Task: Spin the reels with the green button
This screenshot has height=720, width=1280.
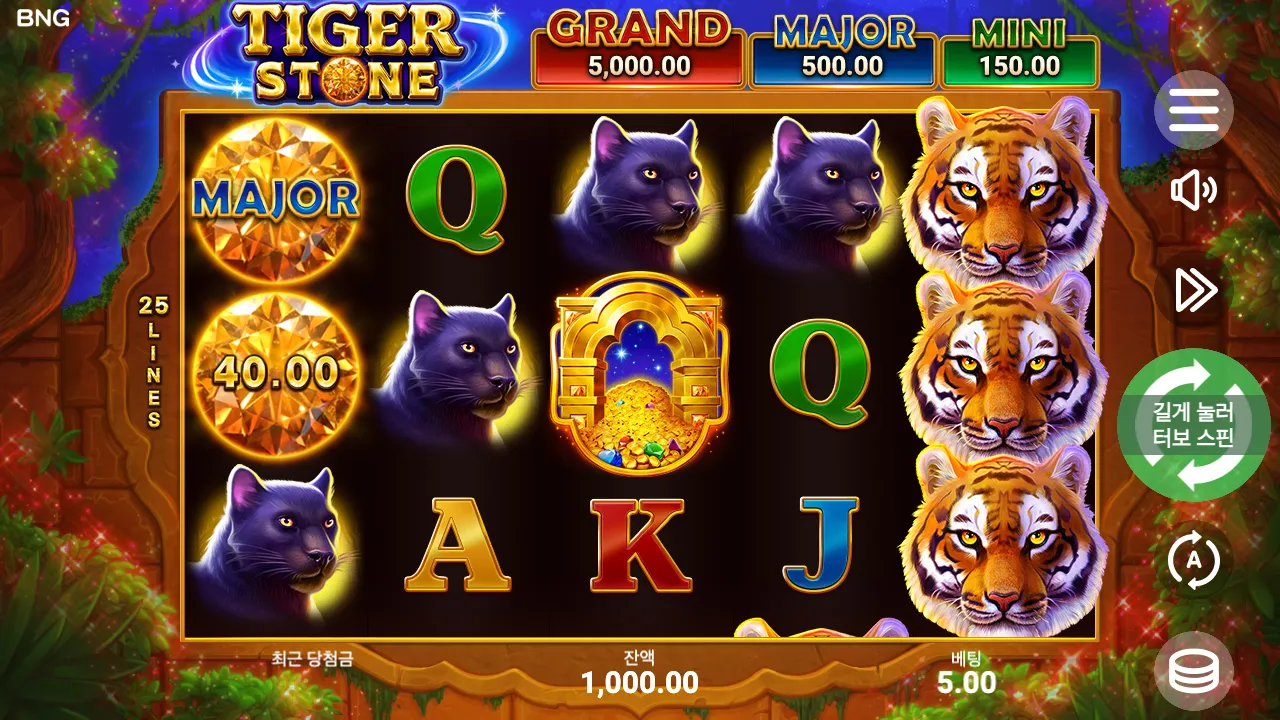Action: 1193,425
